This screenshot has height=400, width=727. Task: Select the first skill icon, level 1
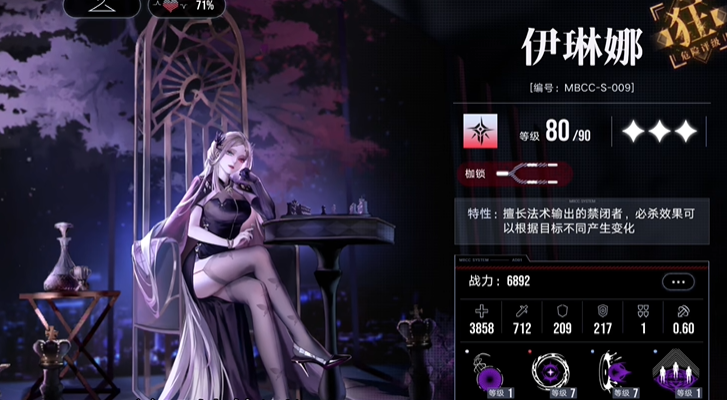coord(491,374)
